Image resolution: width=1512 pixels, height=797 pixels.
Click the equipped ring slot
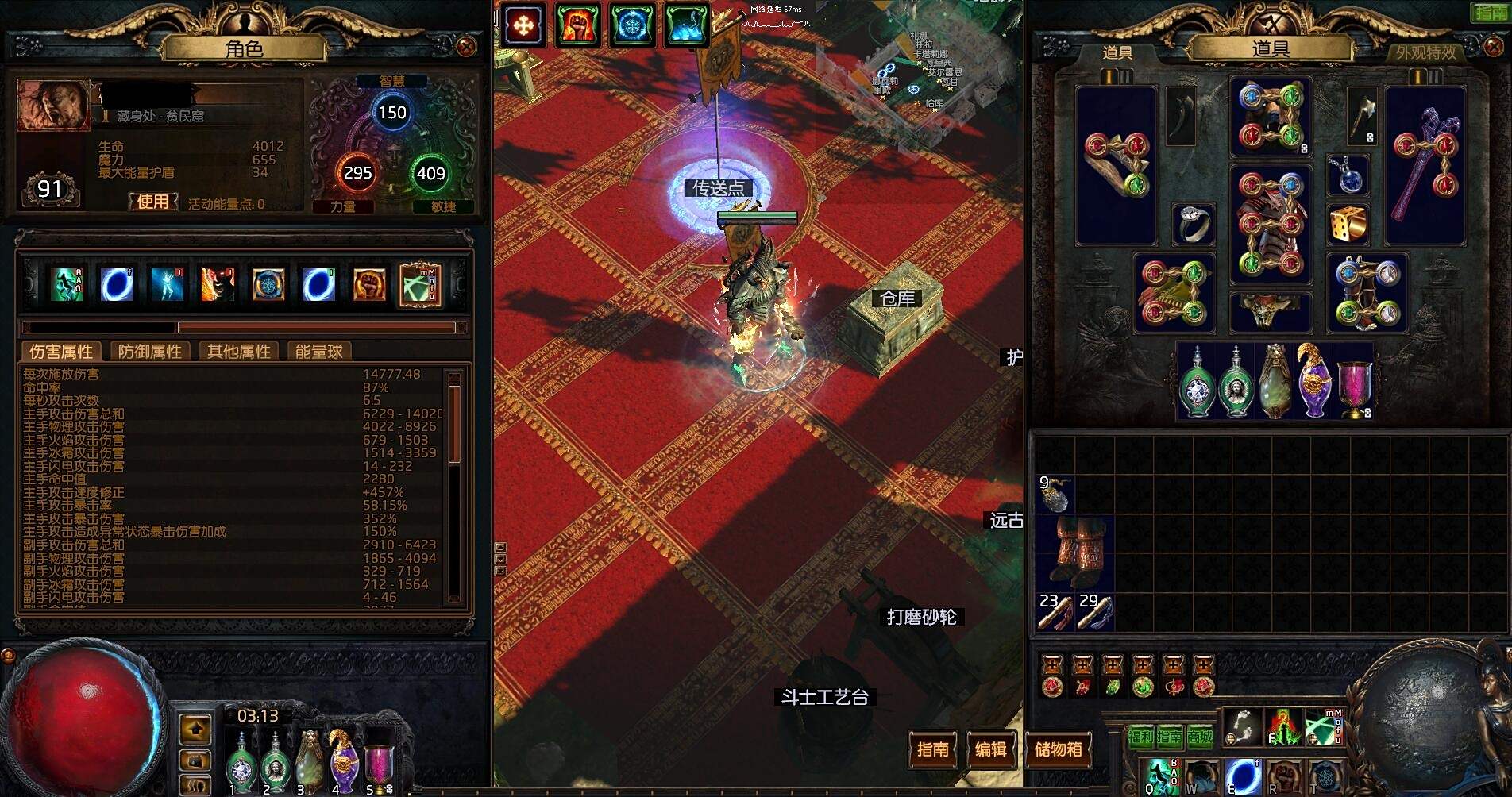[x=1193, y=225]
